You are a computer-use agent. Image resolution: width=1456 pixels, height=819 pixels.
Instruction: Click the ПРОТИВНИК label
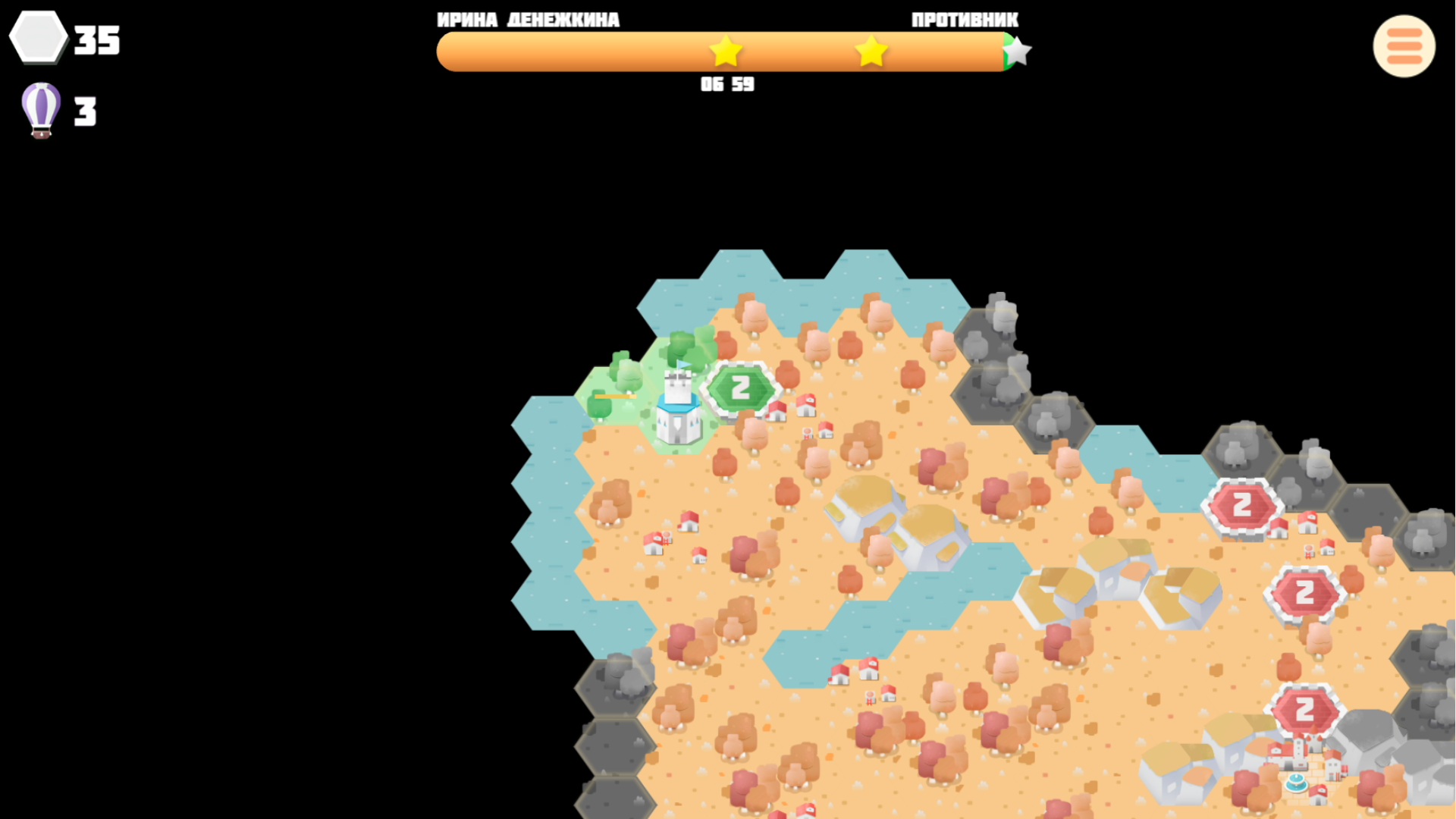coord(965,19)
